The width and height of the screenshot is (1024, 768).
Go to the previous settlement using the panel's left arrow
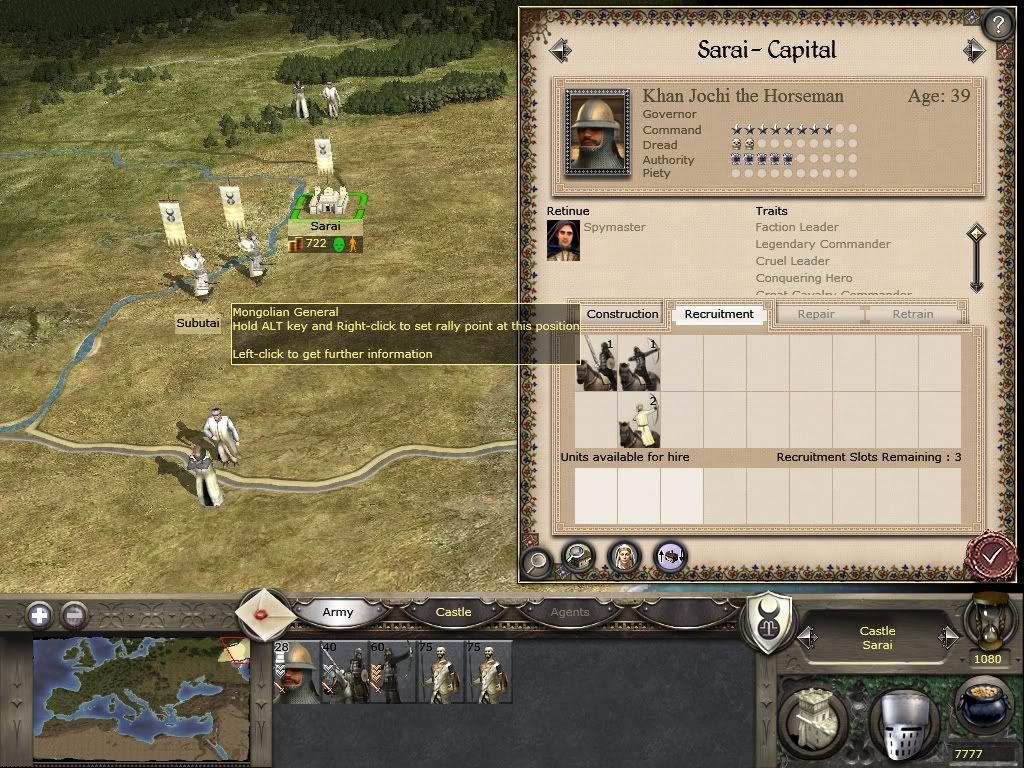pyautogui.click(x=560, y=50)
